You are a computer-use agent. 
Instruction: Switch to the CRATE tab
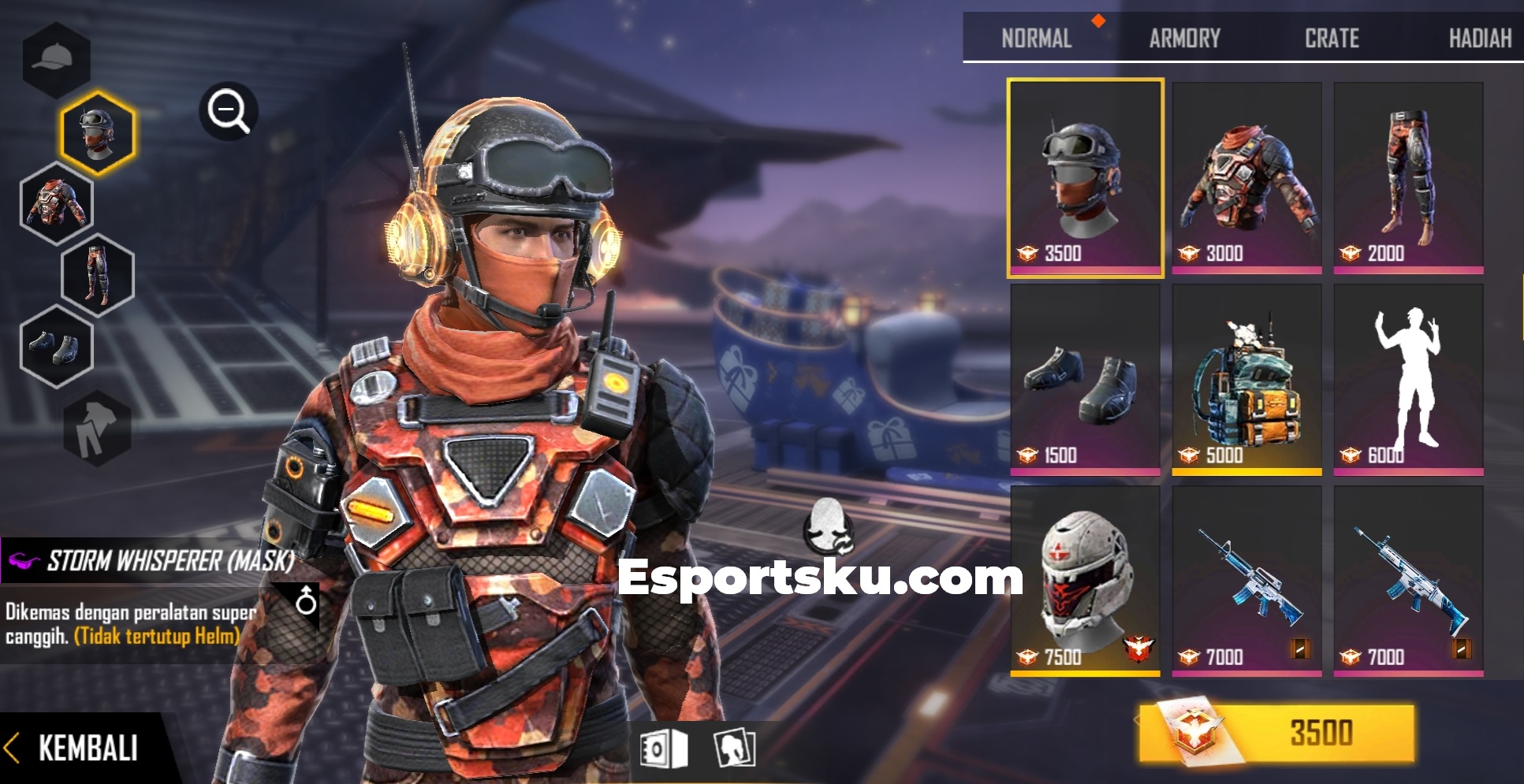pyautogui.click(x=1331, y=37)
